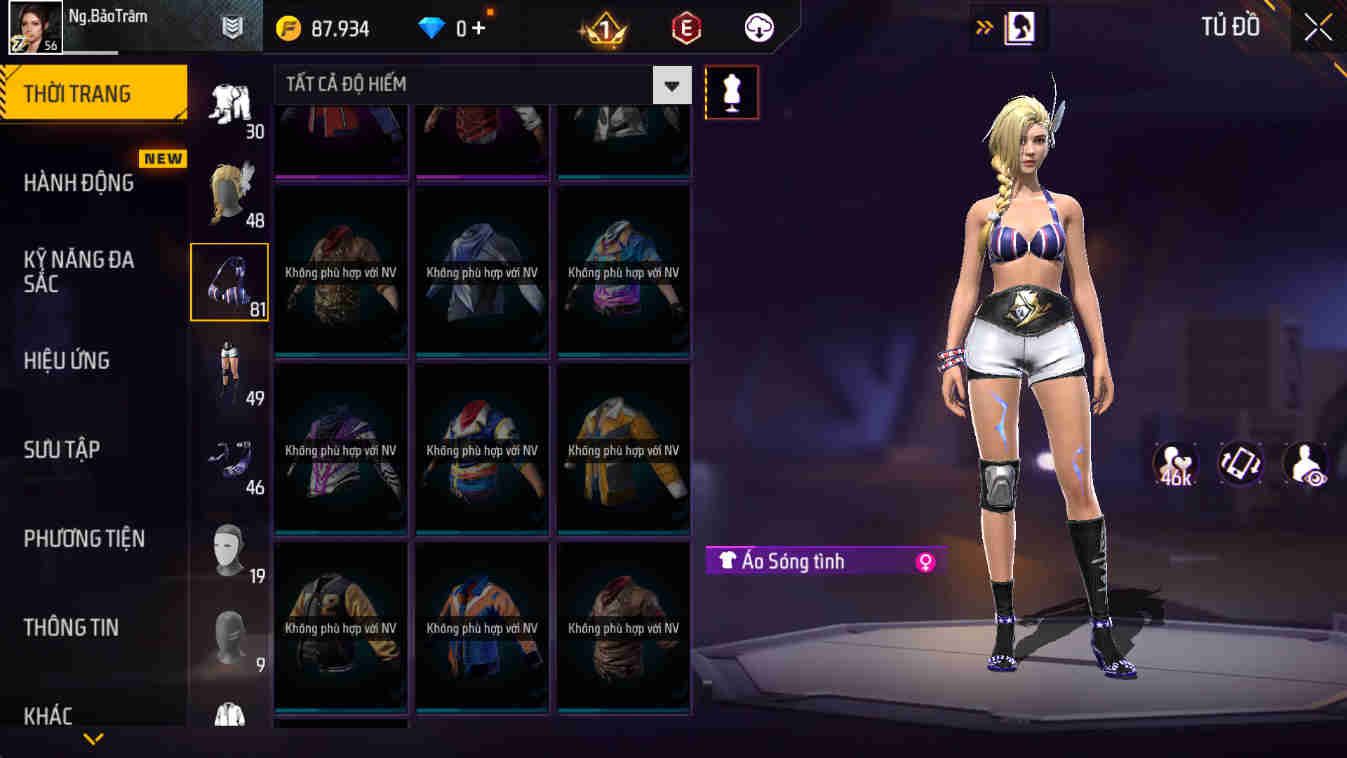Select the yellow jacket outfit thumbnail

622,450
